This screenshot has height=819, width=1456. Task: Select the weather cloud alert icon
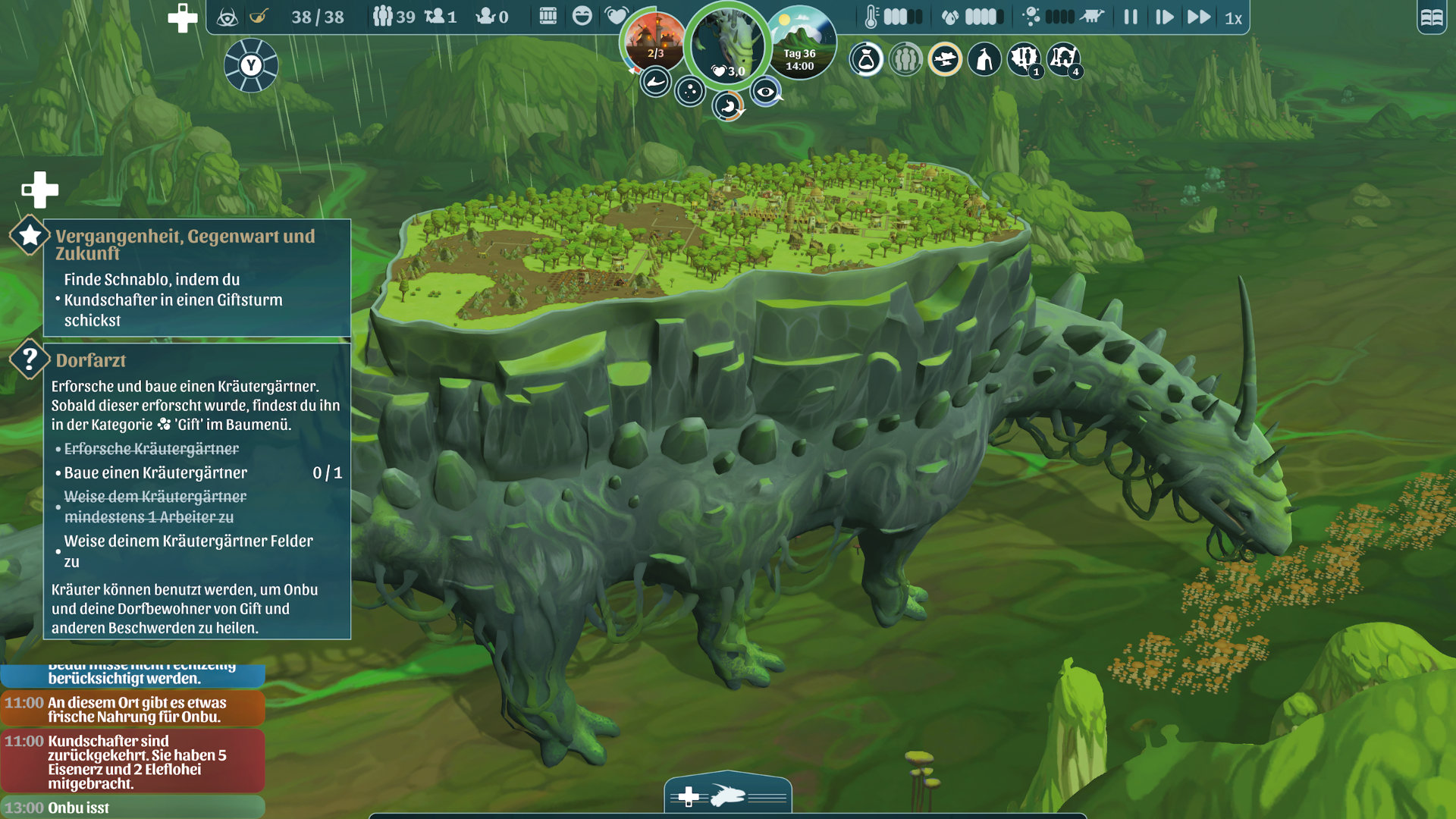coord(945,59)
